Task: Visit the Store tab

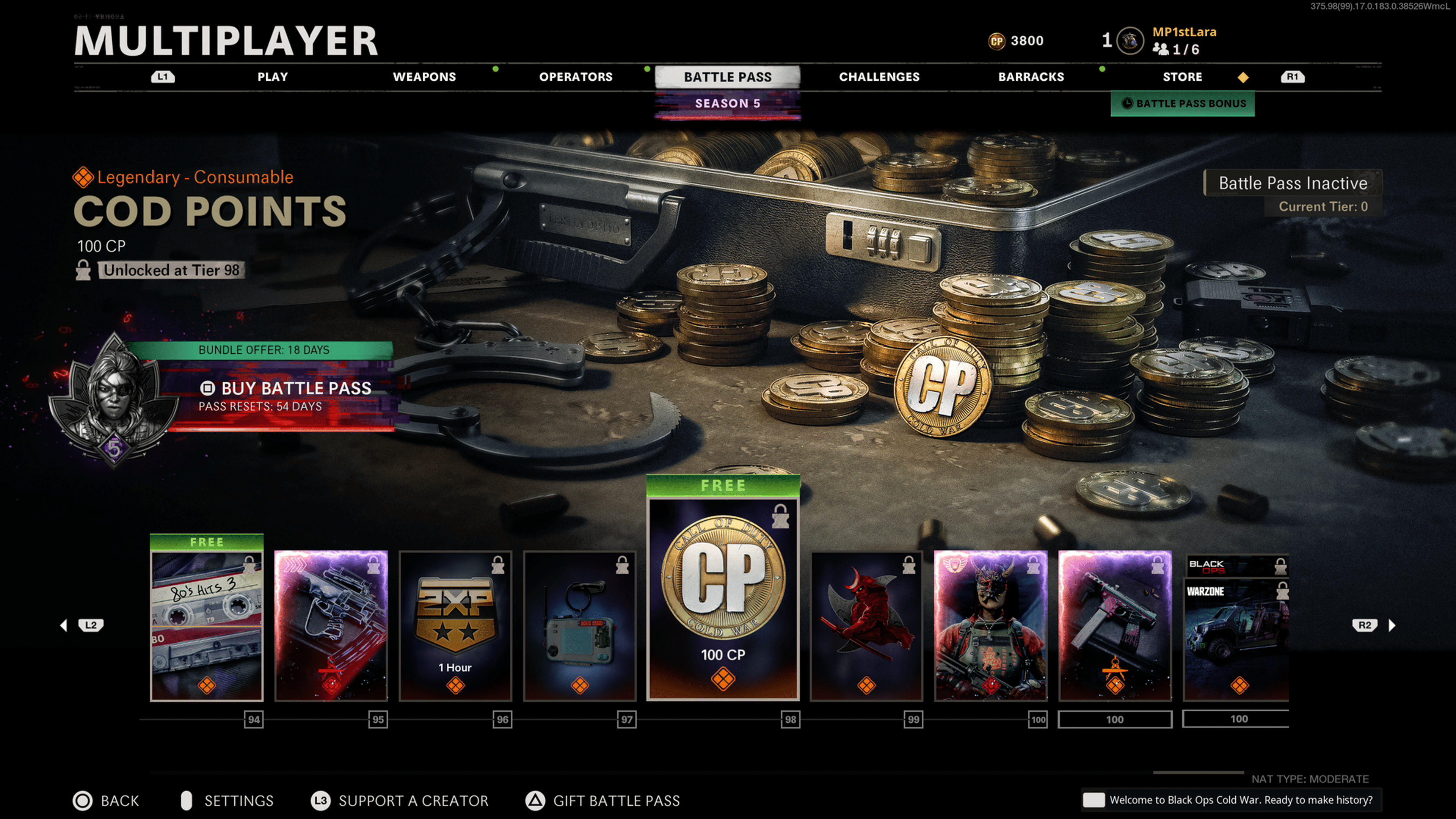Action: click(x=1182, y=77)
